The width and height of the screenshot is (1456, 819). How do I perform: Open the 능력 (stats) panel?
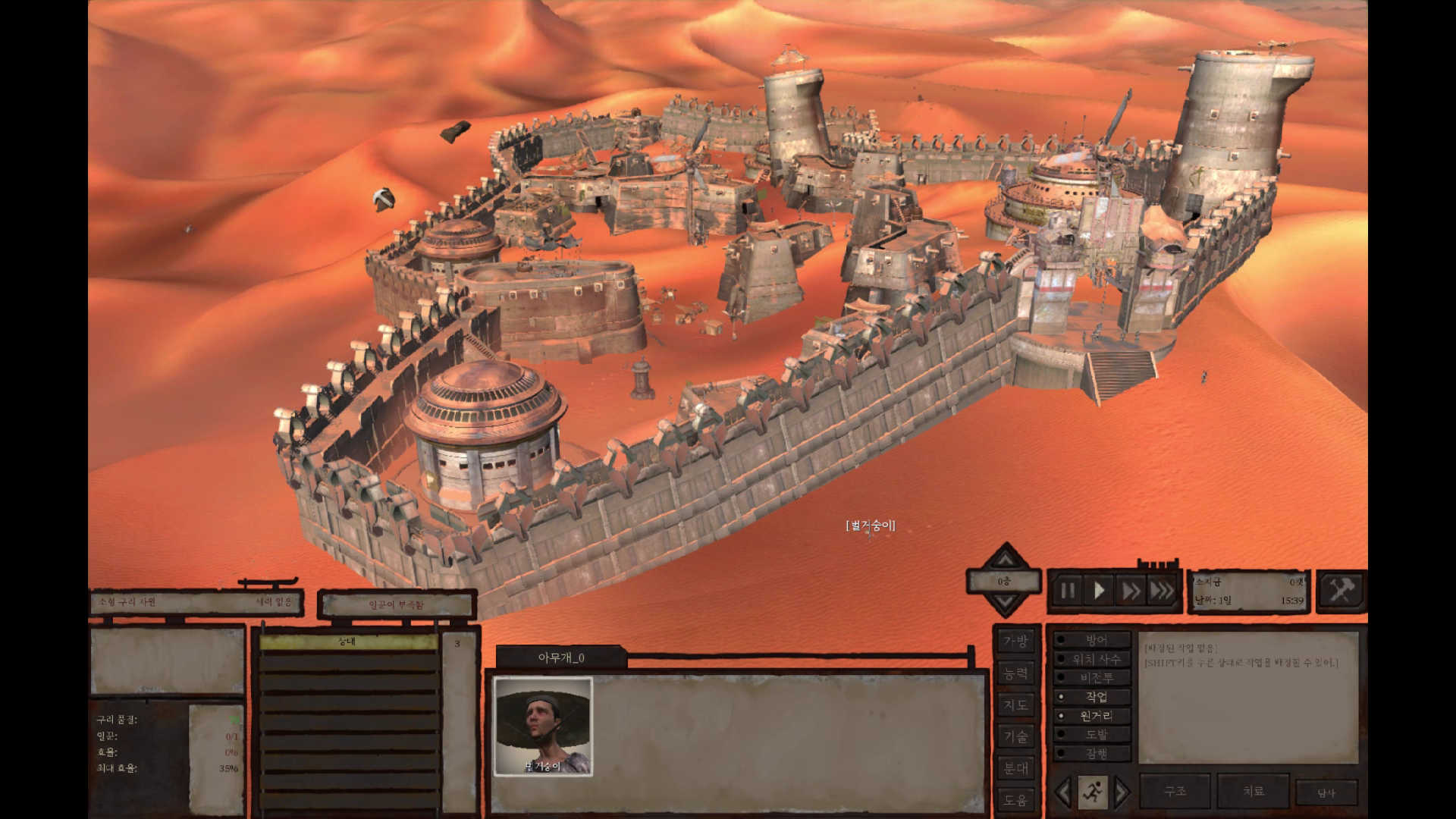[x=1015, y=673]
